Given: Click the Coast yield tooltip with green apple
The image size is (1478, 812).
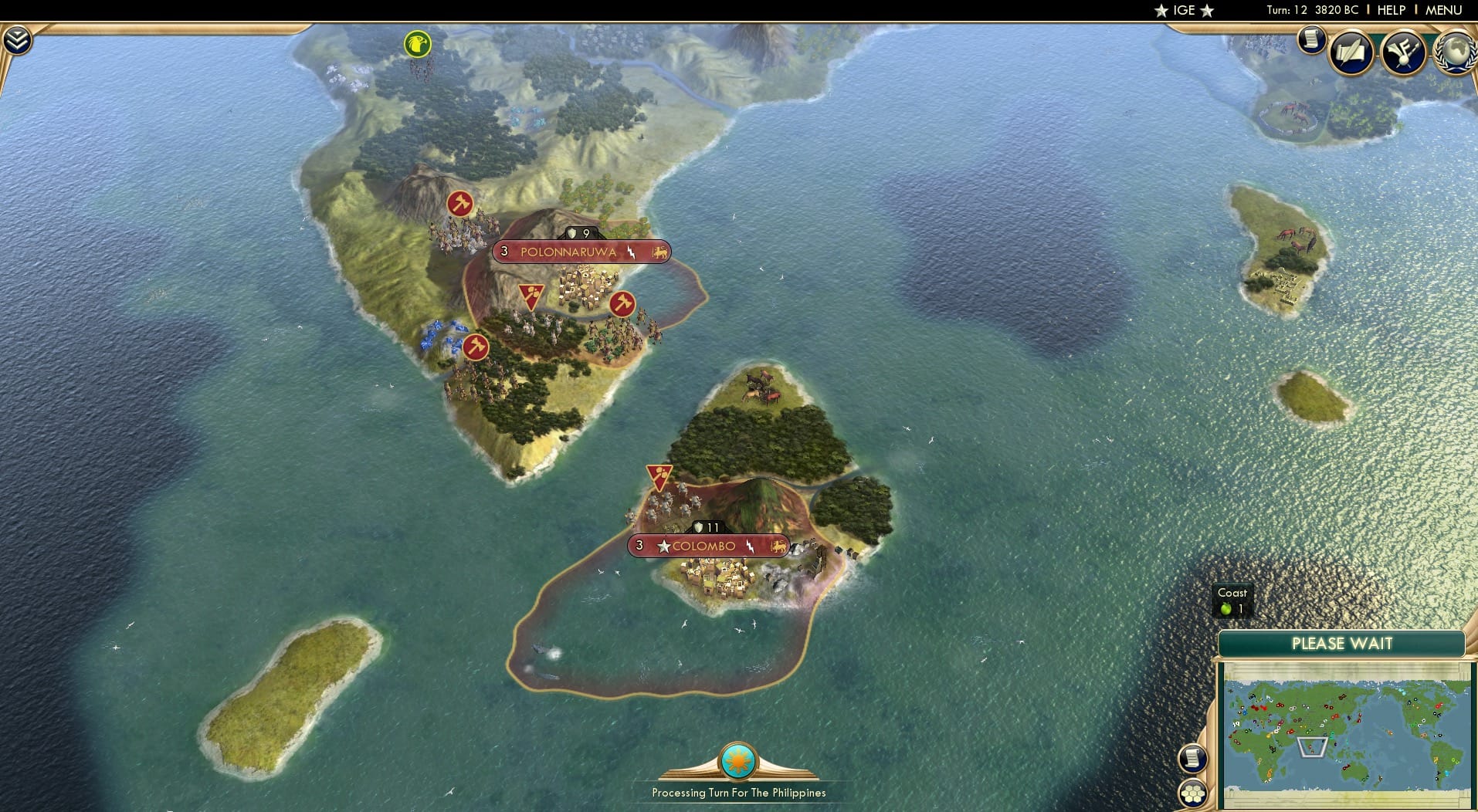Looking at the screenshot, I should 1233,601.
